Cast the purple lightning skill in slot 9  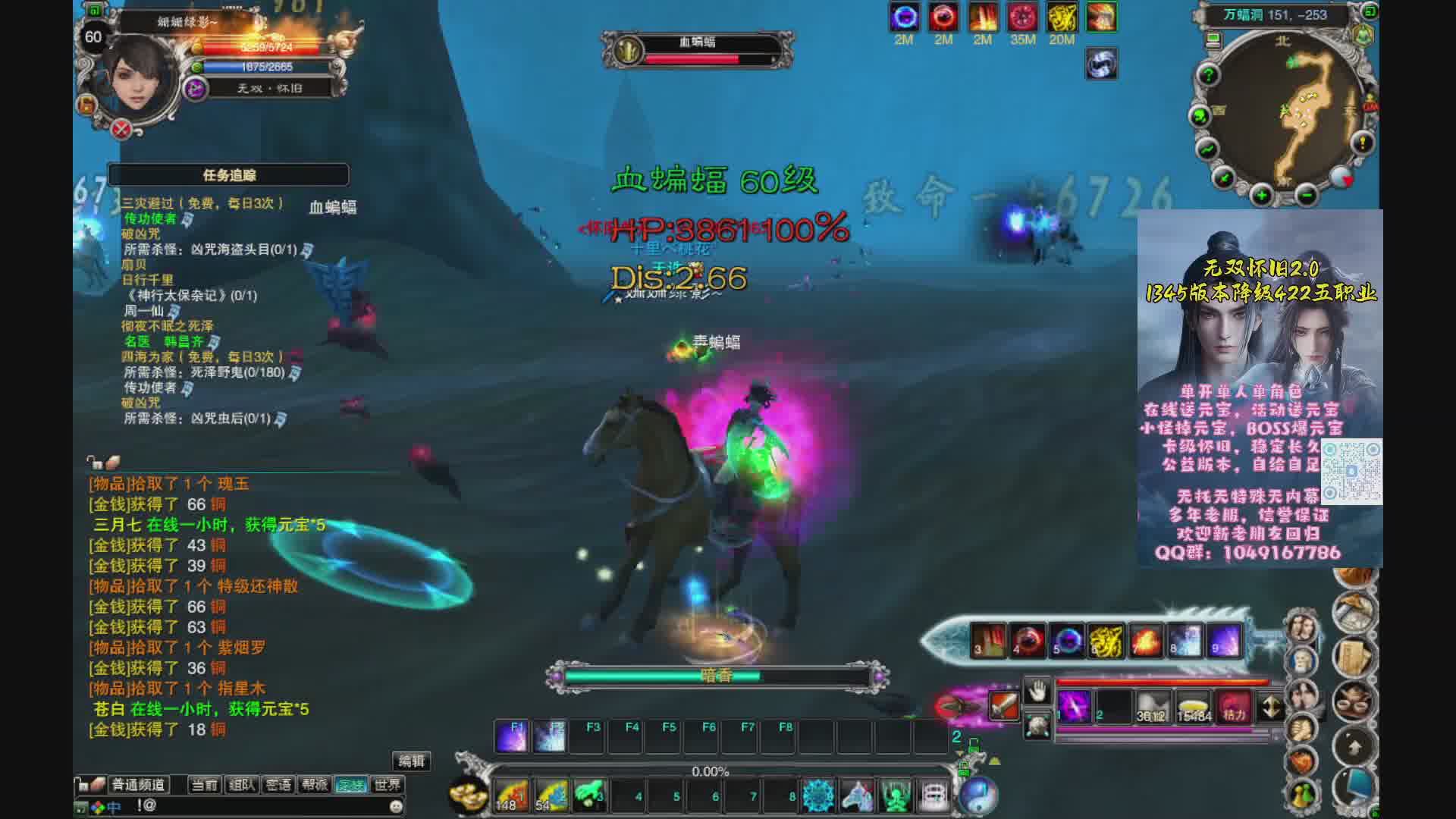(1224, 641)
